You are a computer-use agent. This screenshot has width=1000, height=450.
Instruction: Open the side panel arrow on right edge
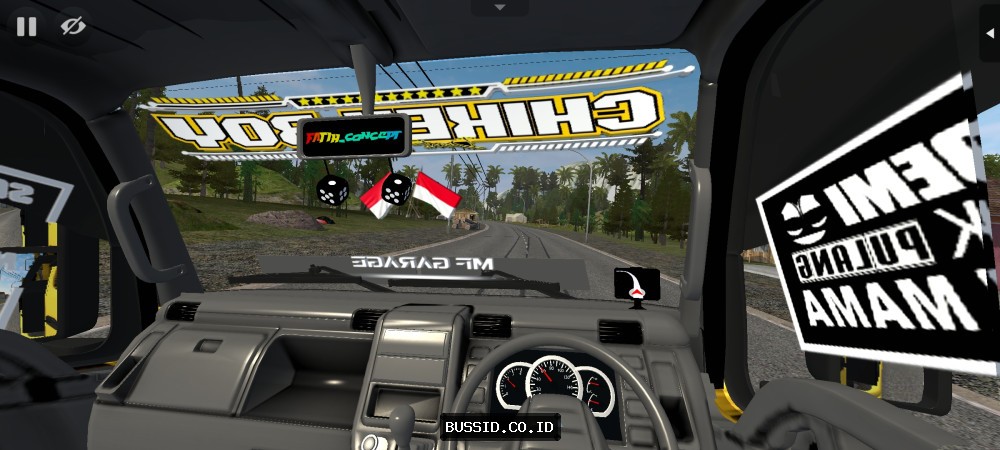990,29
